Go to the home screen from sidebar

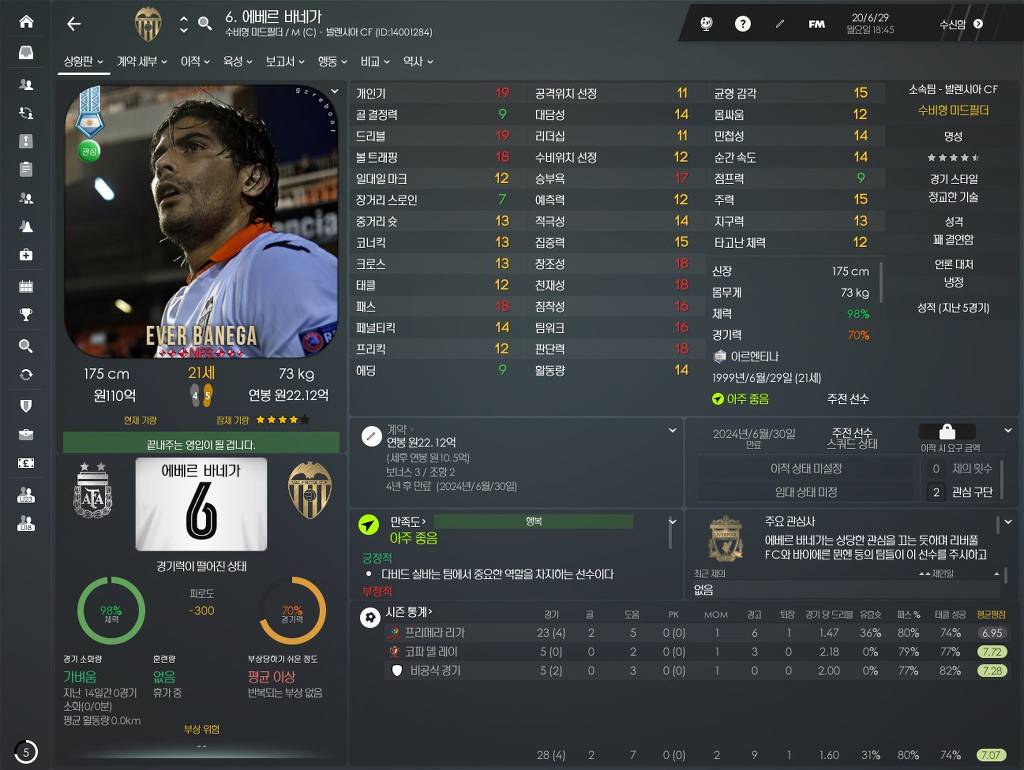click(26, 22)
